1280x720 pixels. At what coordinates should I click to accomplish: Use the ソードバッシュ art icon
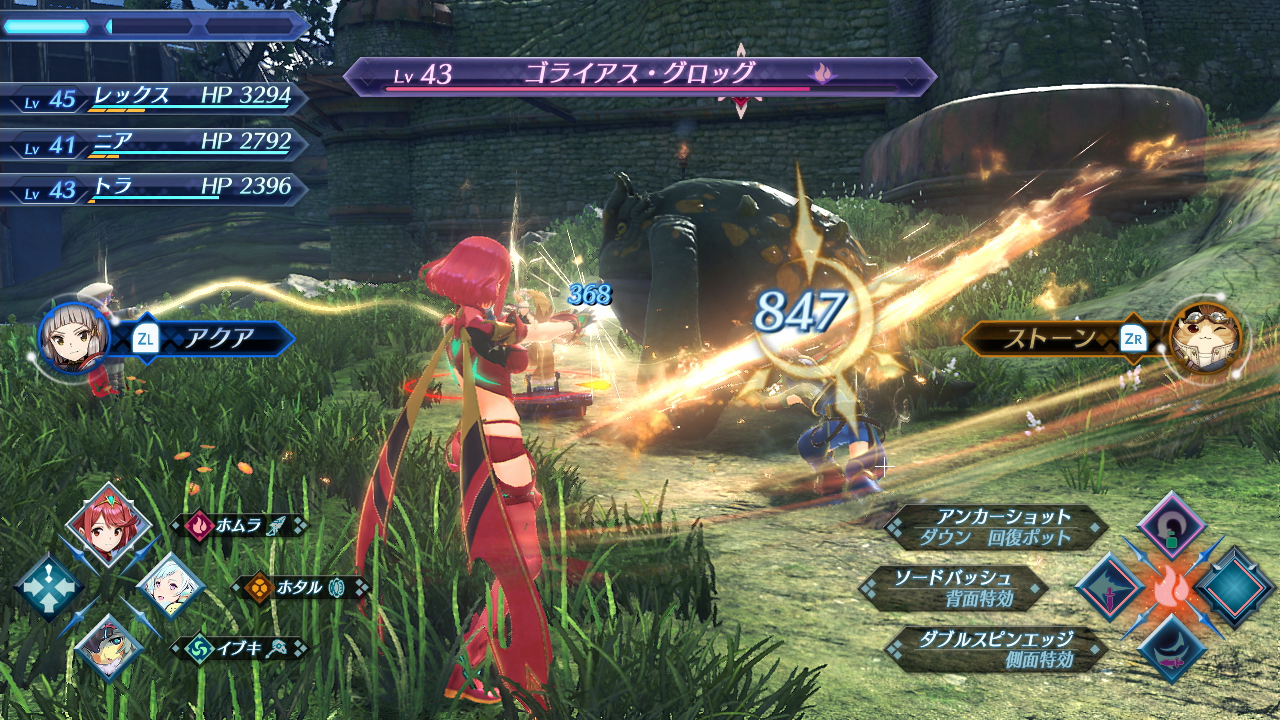click(1109, 587)
